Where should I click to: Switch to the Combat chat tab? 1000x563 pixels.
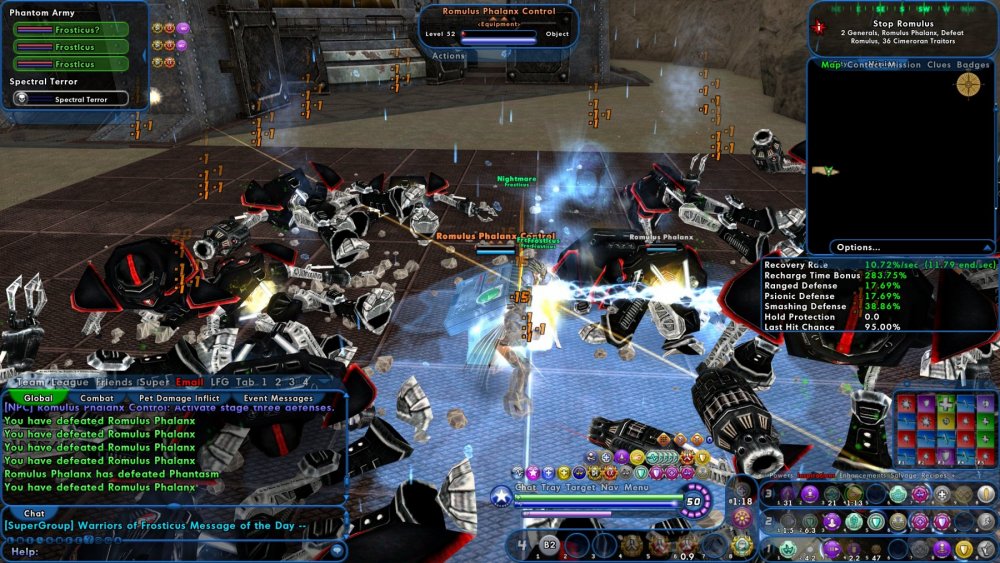[96, 398]
